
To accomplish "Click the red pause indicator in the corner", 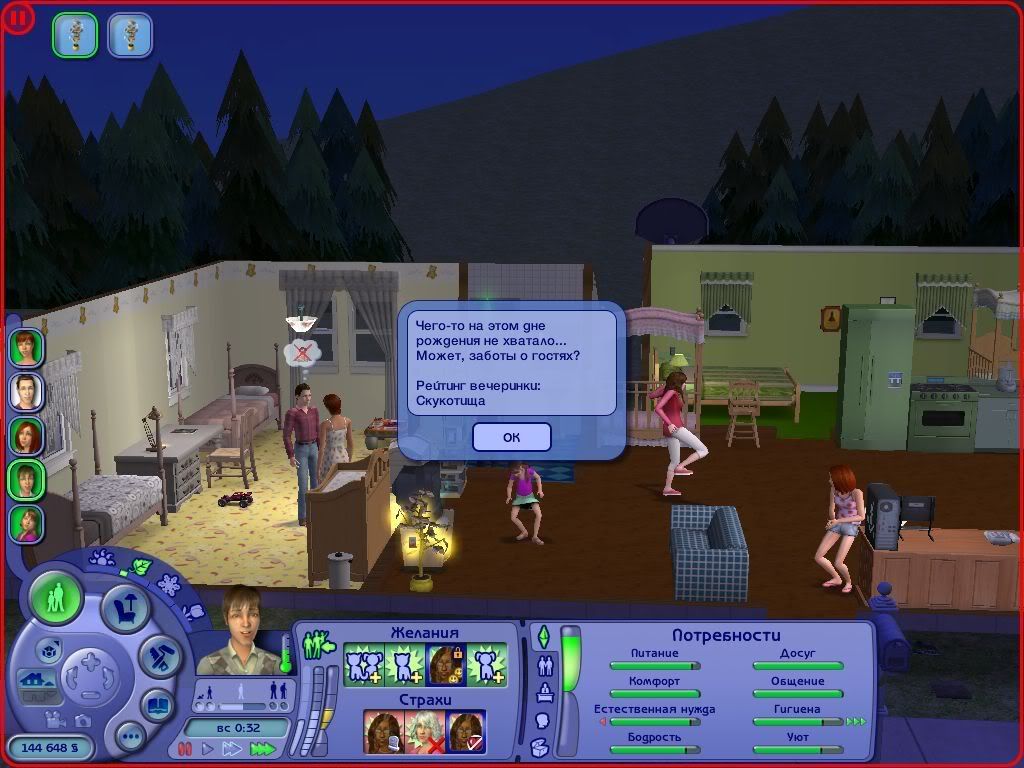I will coord(19,18).
